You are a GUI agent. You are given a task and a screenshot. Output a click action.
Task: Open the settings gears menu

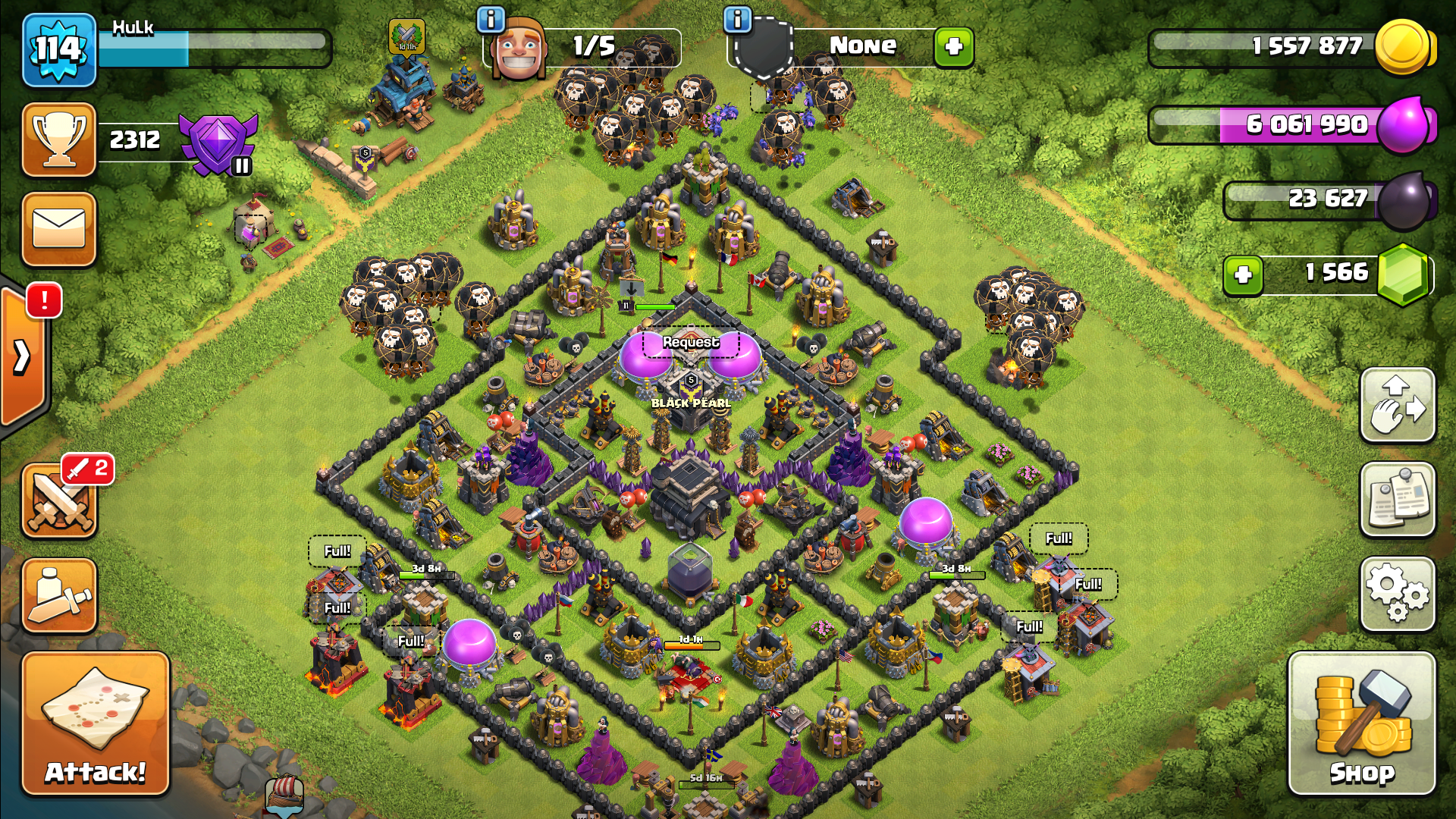[1398, 594]
